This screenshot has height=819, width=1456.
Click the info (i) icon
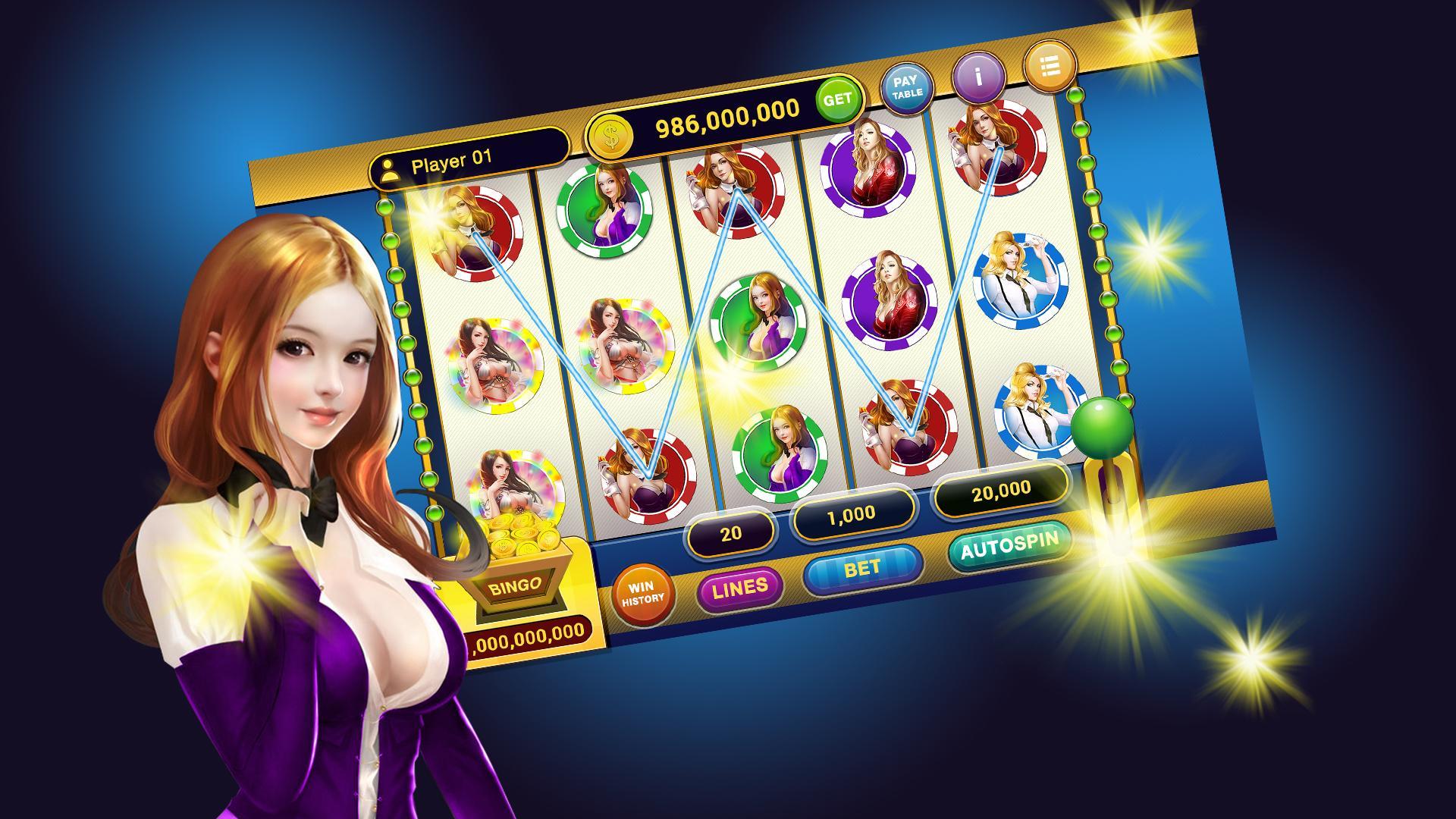[x=978, y=76]
